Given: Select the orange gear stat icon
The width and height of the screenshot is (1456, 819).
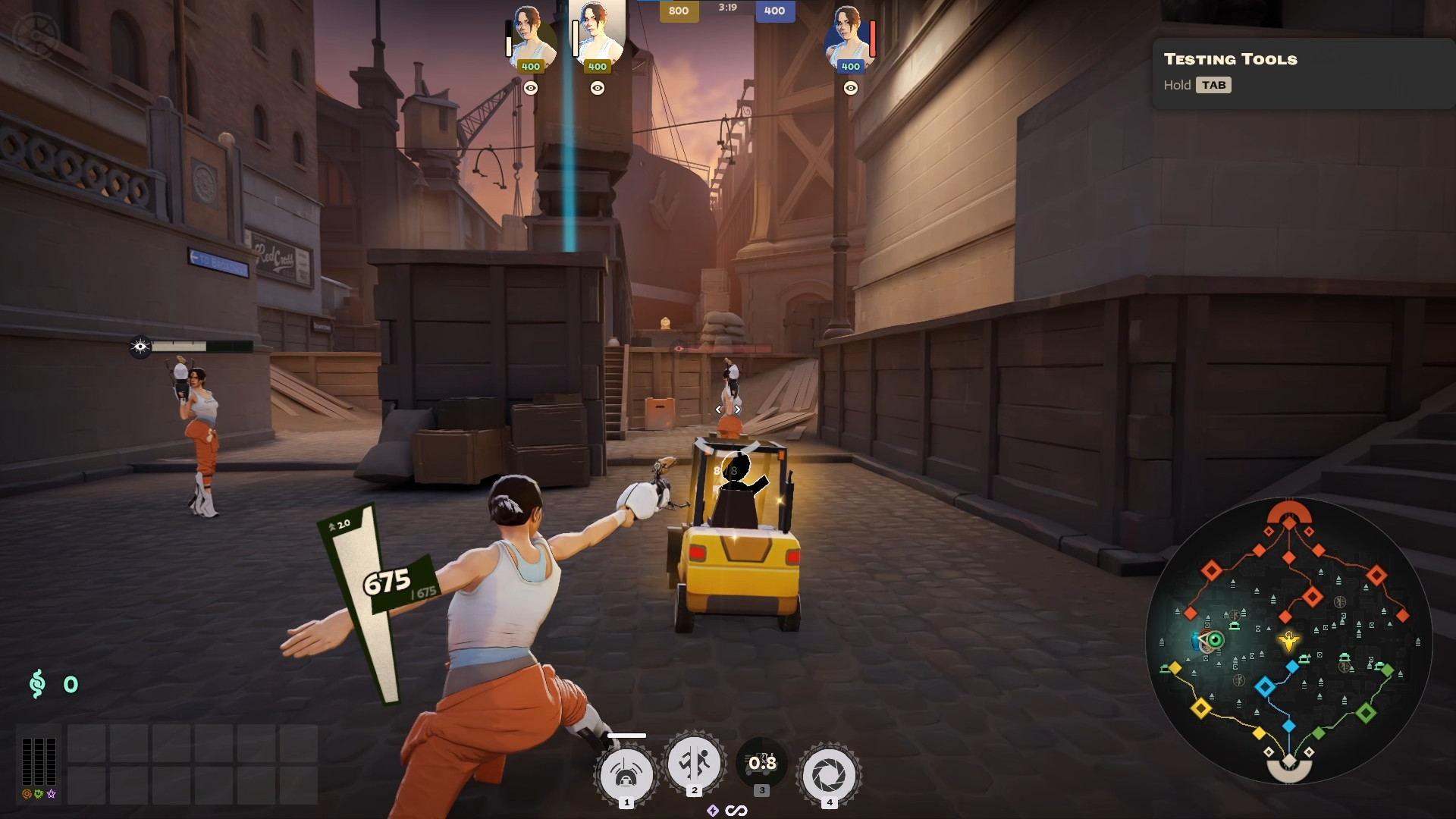Looking at the screenshot, I should pyautogui.click(x=26, y=794).
